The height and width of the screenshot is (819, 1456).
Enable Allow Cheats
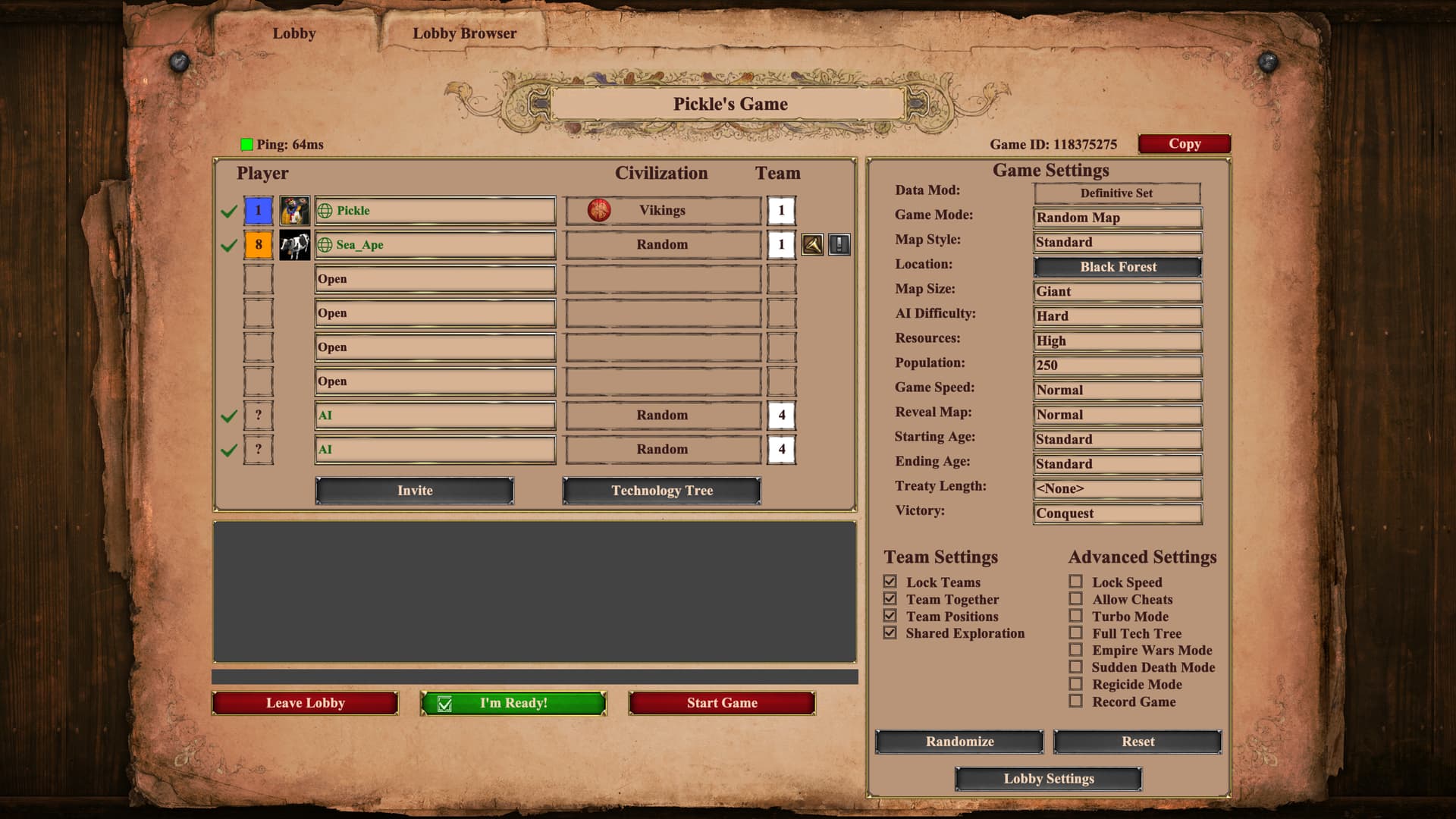[x=1075, y=599]
